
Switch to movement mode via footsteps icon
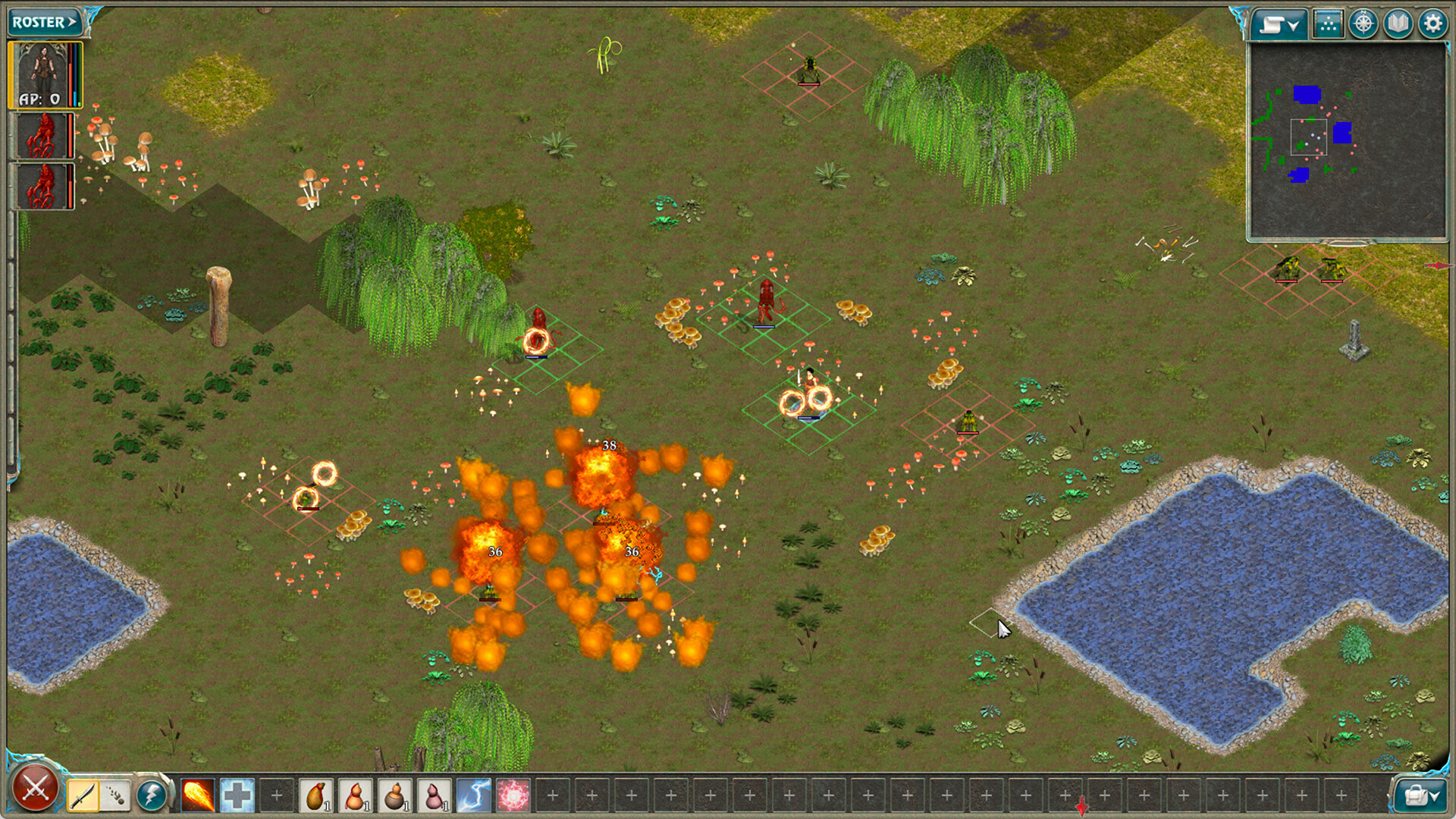point(115,795)
